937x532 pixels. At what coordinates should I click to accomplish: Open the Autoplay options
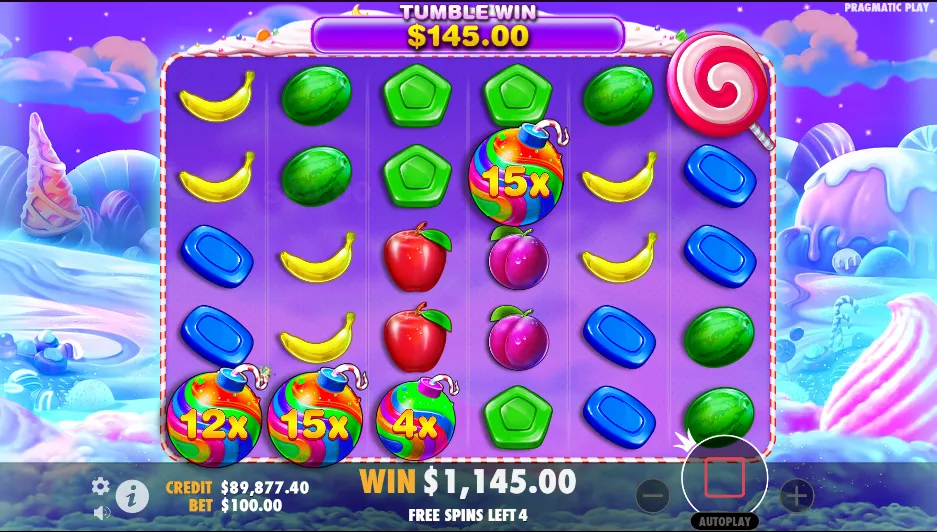pos(724,522)
